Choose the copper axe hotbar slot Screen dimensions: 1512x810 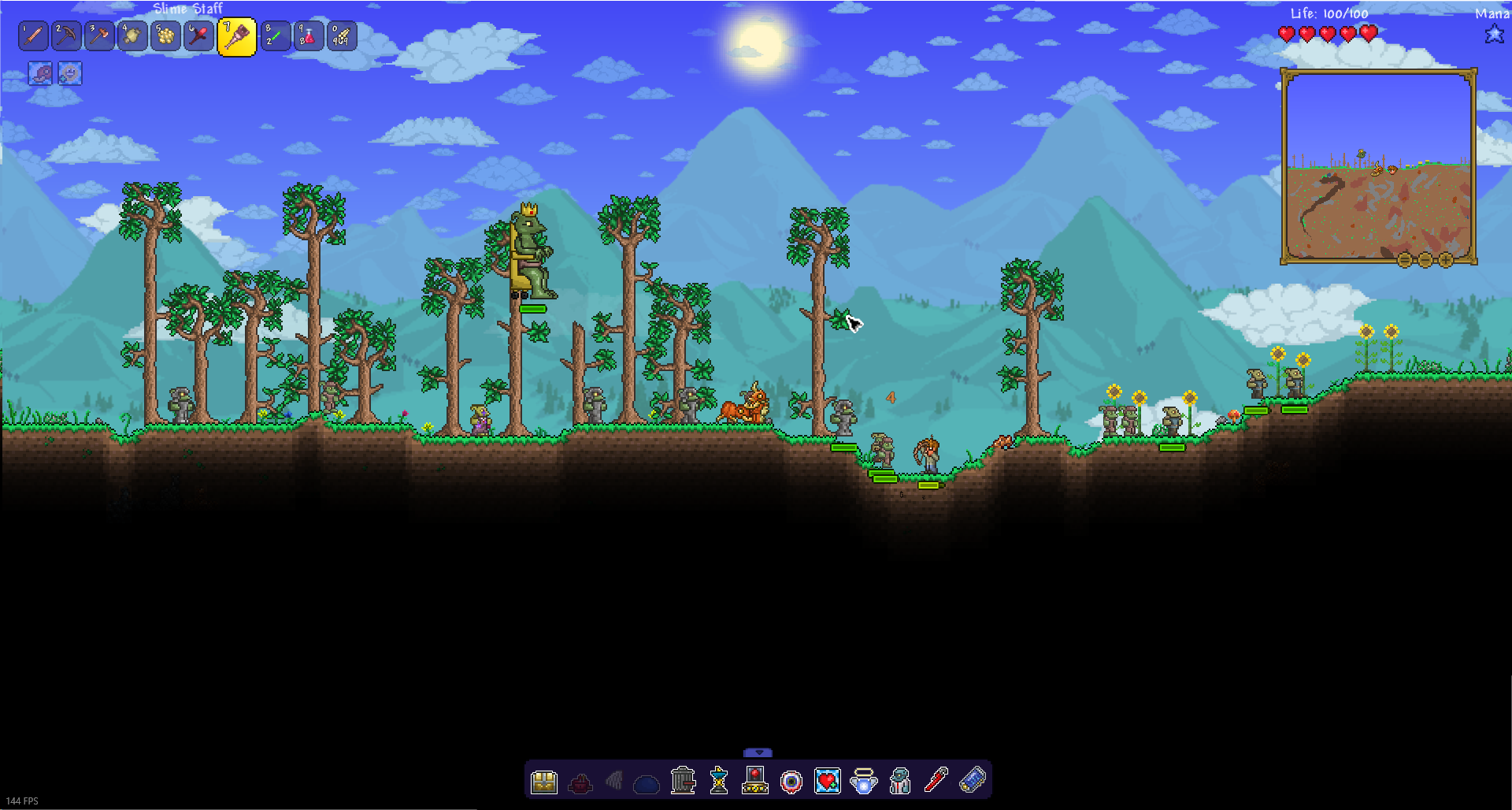coord(100,36)
